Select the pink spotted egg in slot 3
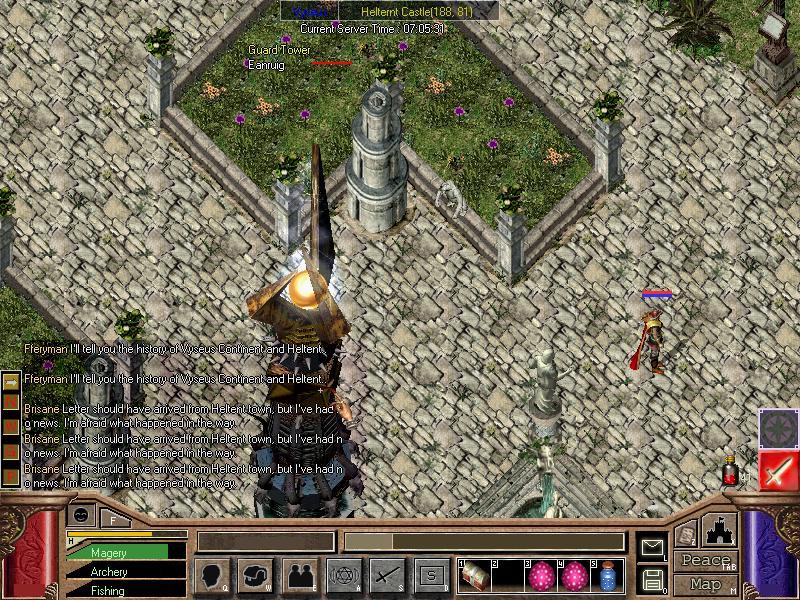This screenshot has height=600, width=800. [x=542, y=576]
